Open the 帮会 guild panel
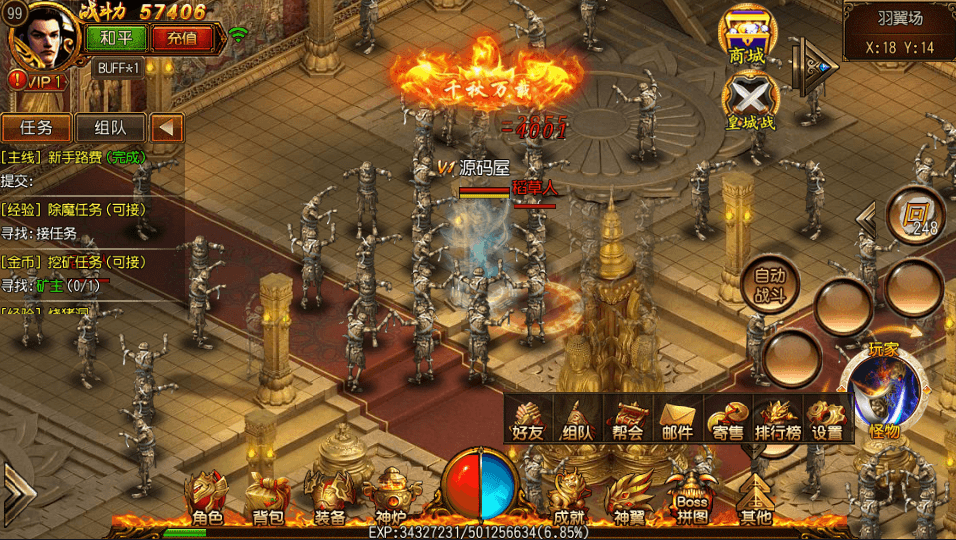 (628, 418)
